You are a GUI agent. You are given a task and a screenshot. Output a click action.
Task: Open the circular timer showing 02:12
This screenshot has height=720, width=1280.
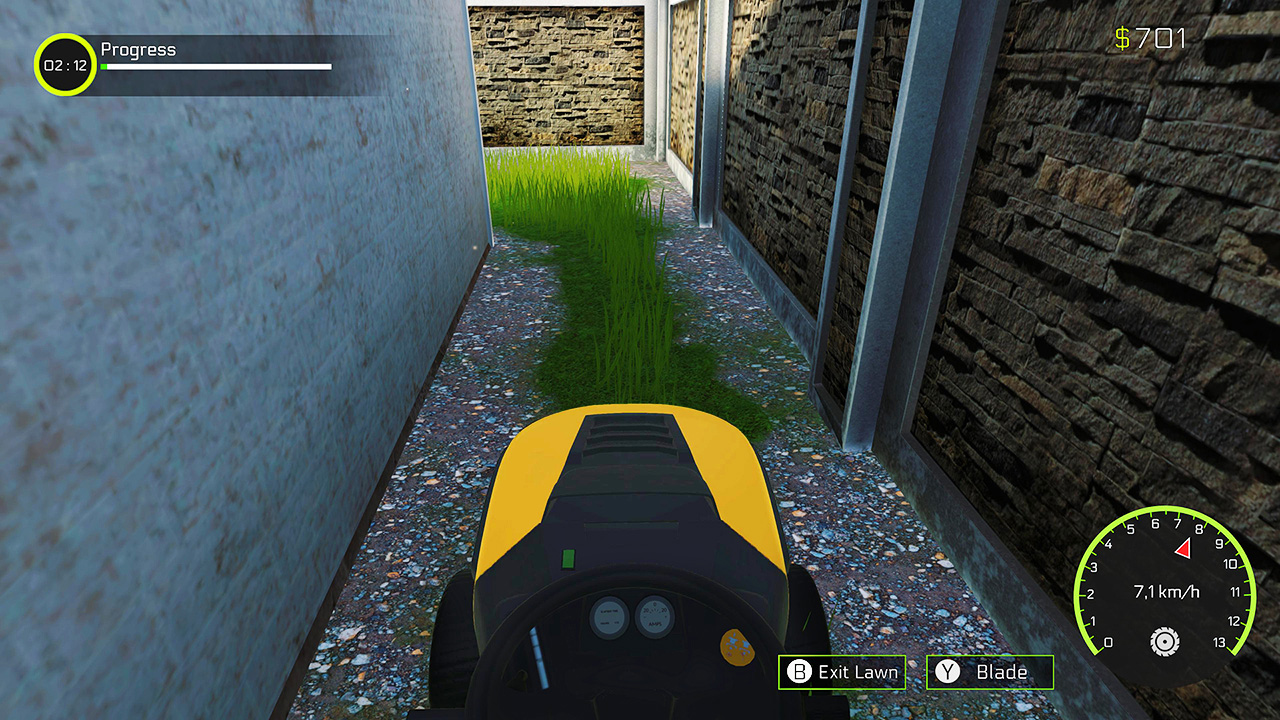(x=63, y=62)
